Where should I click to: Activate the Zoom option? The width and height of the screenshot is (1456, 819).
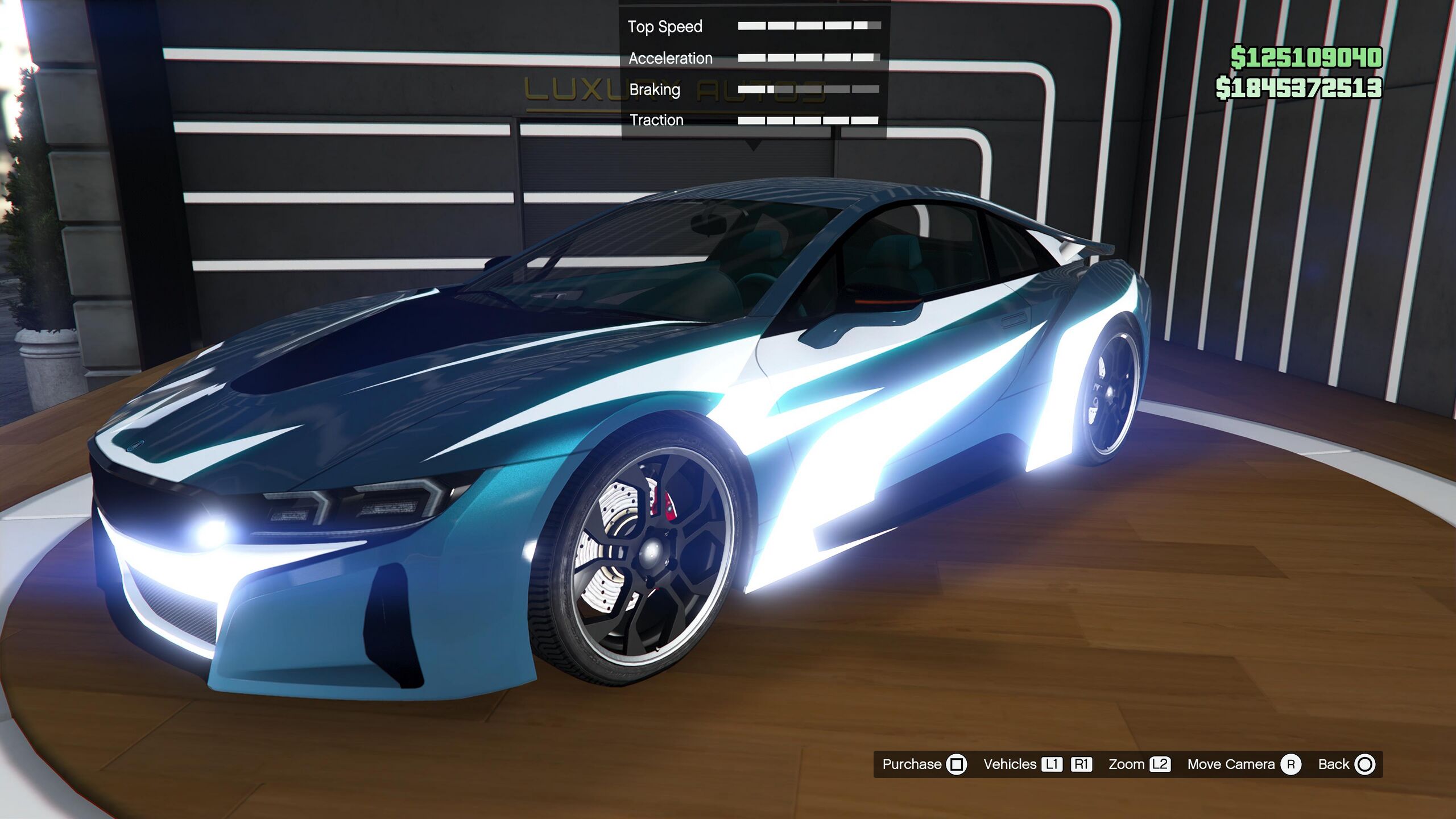click(1139, 764)
